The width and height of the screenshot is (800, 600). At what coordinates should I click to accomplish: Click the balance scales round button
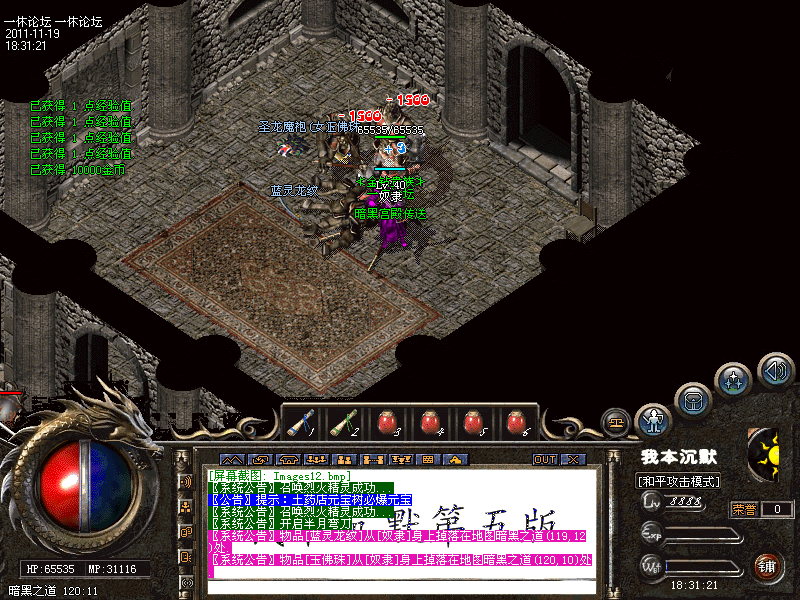click(616, 421)
